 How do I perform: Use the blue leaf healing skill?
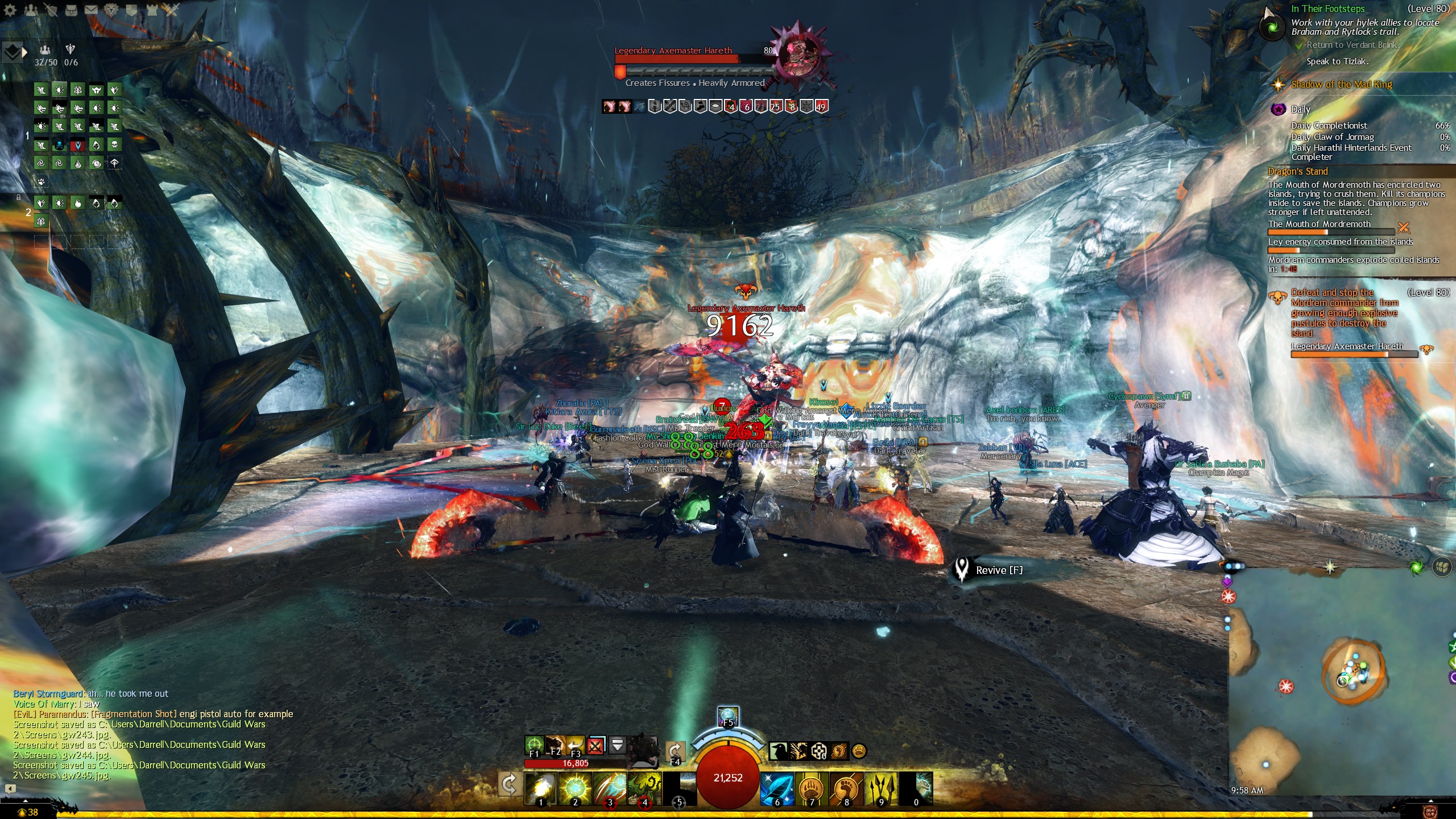(x=777, y=788)
